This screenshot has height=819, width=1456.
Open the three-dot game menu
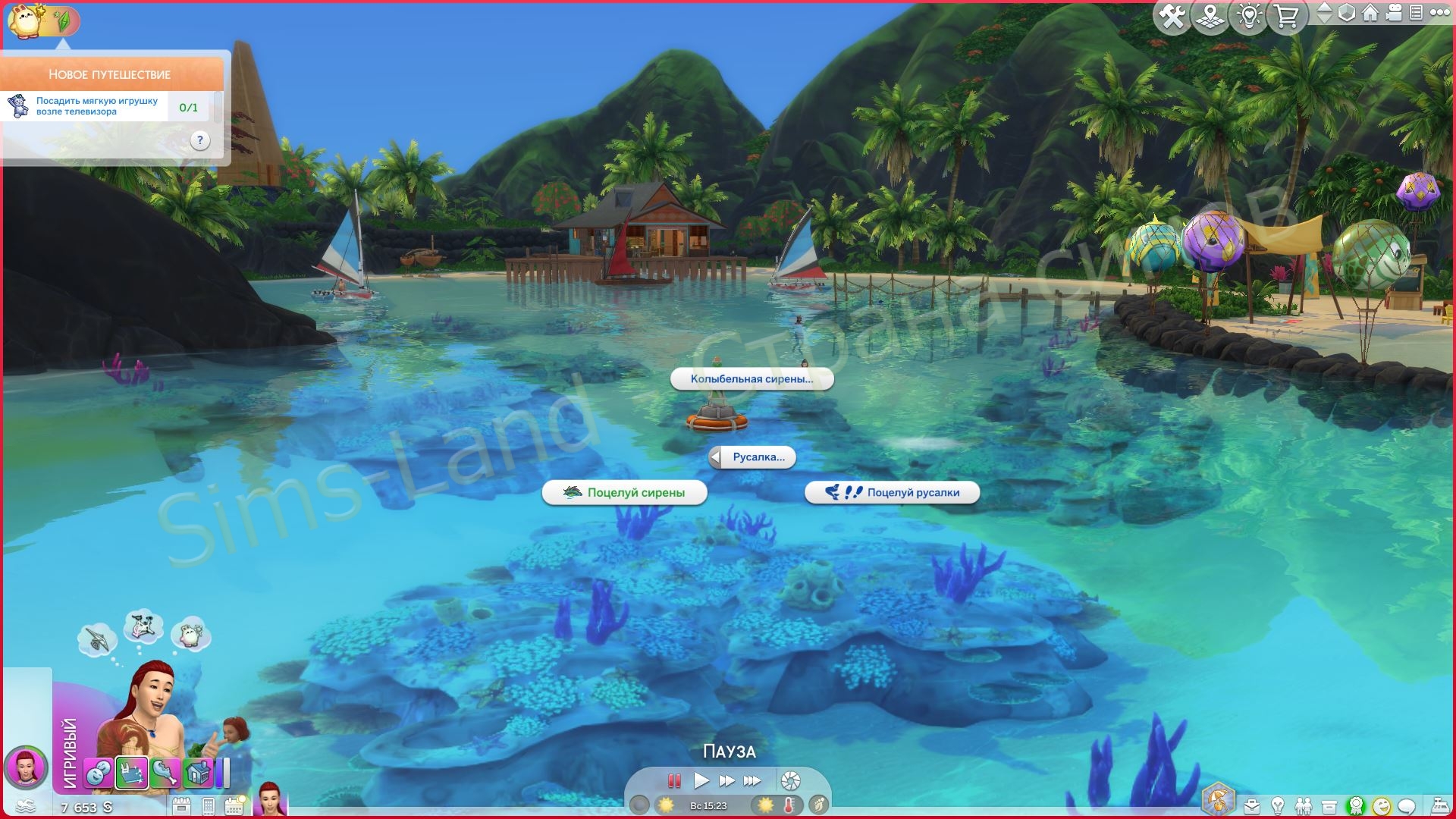1439,13
